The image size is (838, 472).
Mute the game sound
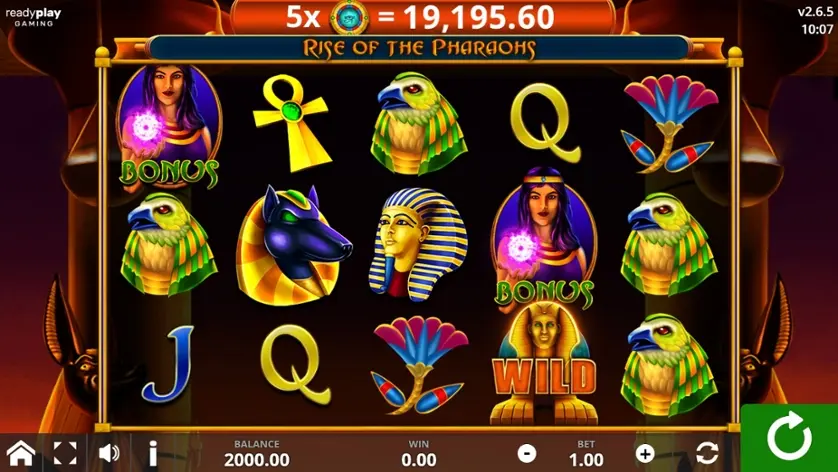tap(109, 453)
